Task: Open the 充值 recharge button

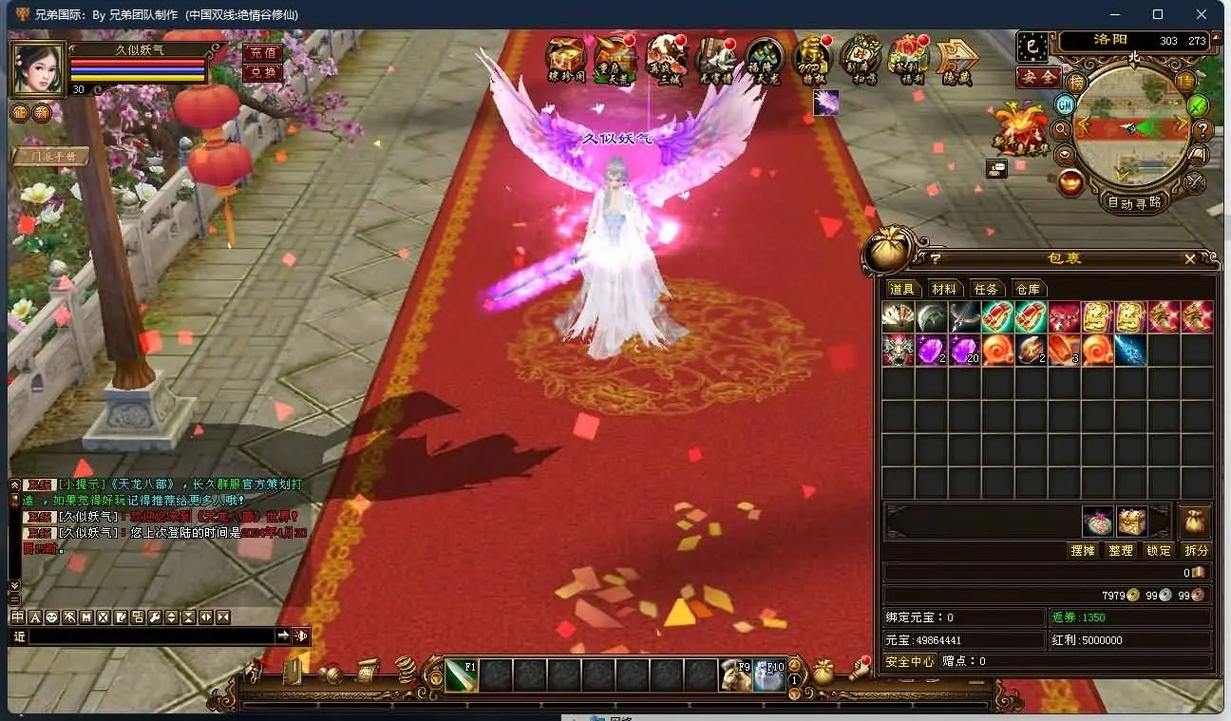Action: click(x=262, y=53)
